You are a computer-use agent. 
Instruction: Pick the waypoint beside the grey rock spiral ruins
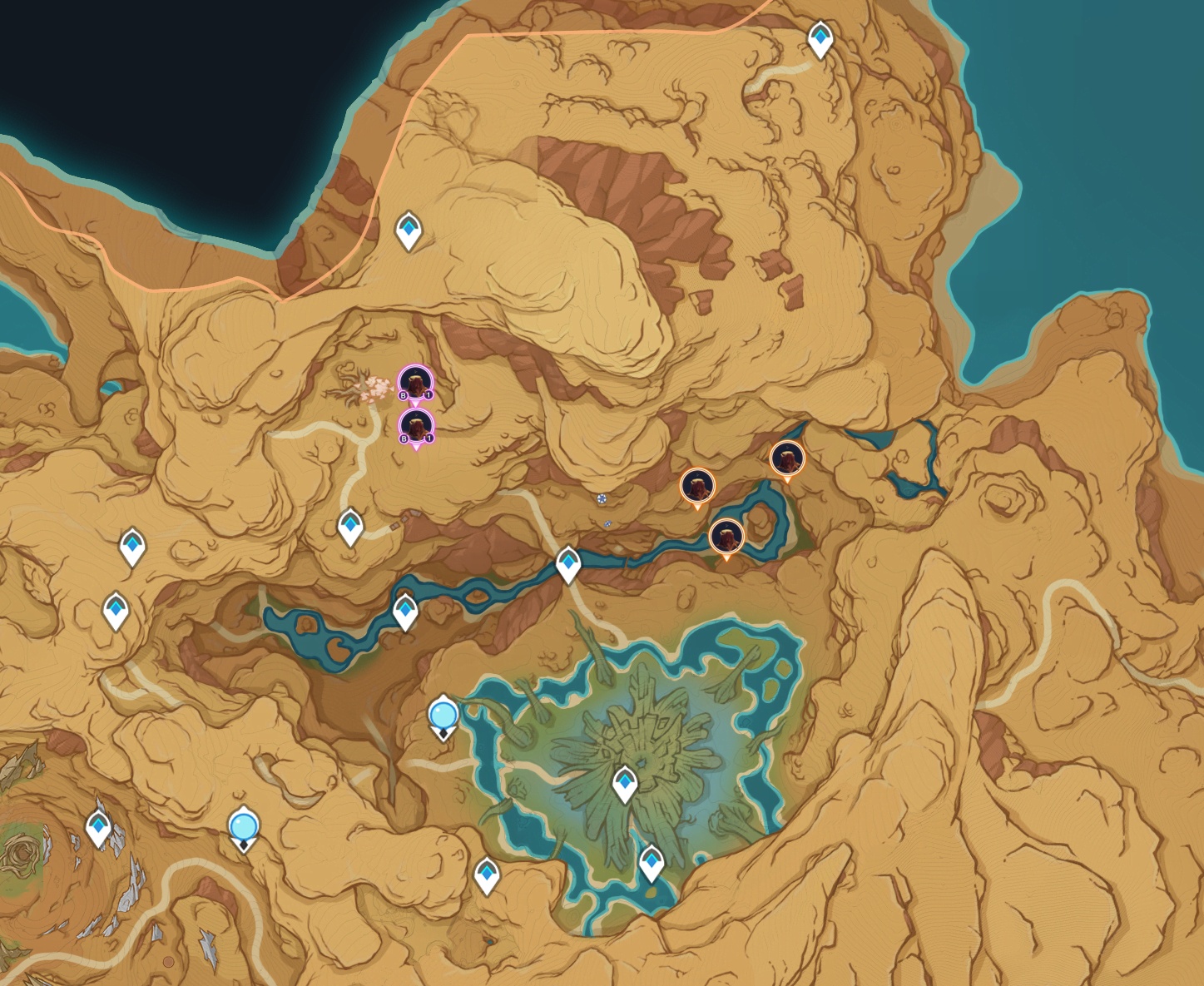click(99, 827)
